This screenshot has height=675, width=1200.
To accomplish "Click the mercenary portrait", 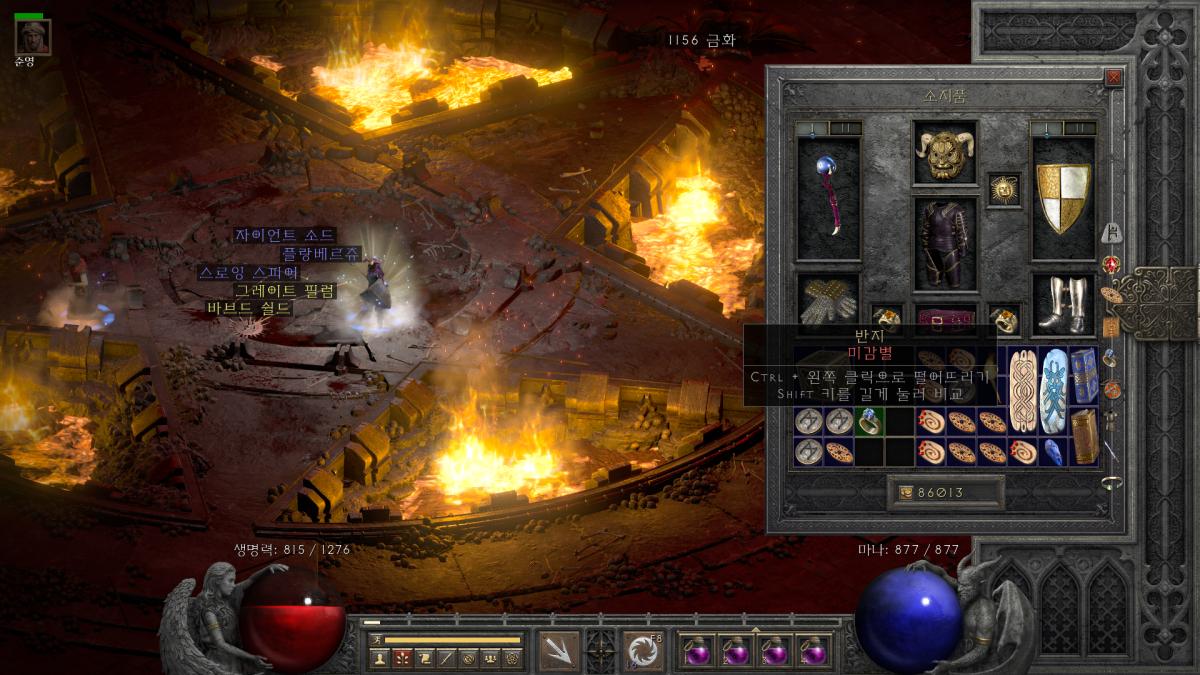I will point(31,37).
